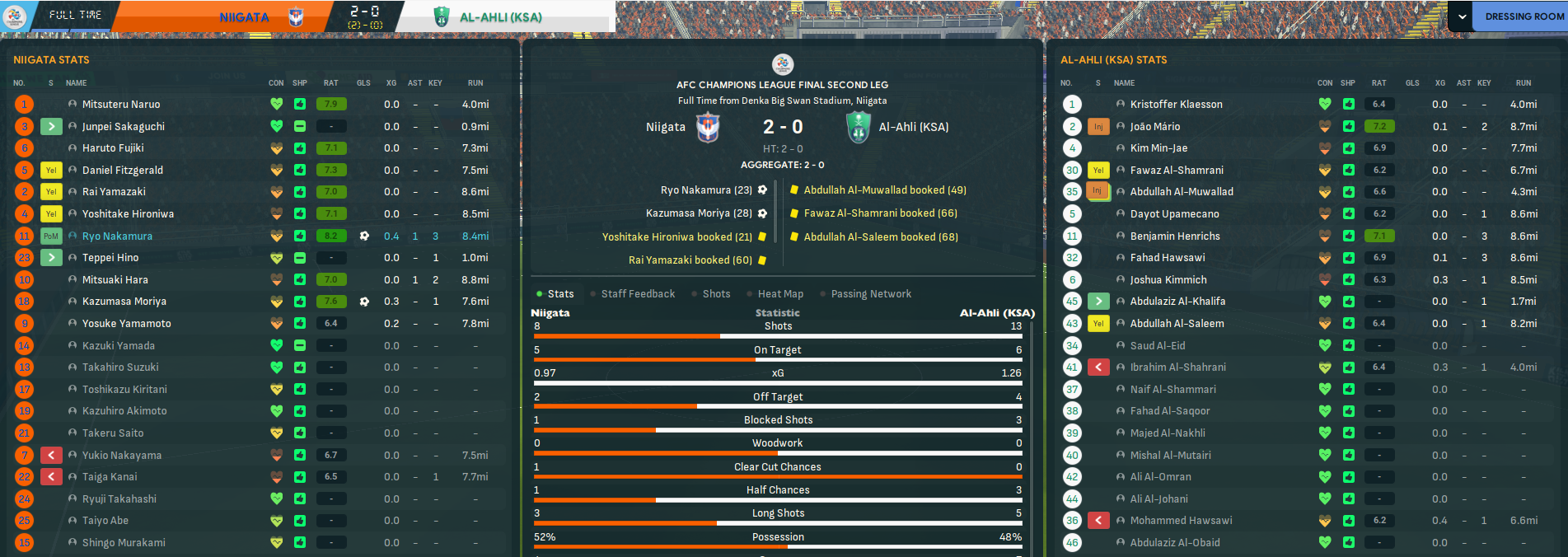1568x557 pixels.
Task: Sort Niigata players by RAT column
Action: pyautogui.click(x=330, y=83)
